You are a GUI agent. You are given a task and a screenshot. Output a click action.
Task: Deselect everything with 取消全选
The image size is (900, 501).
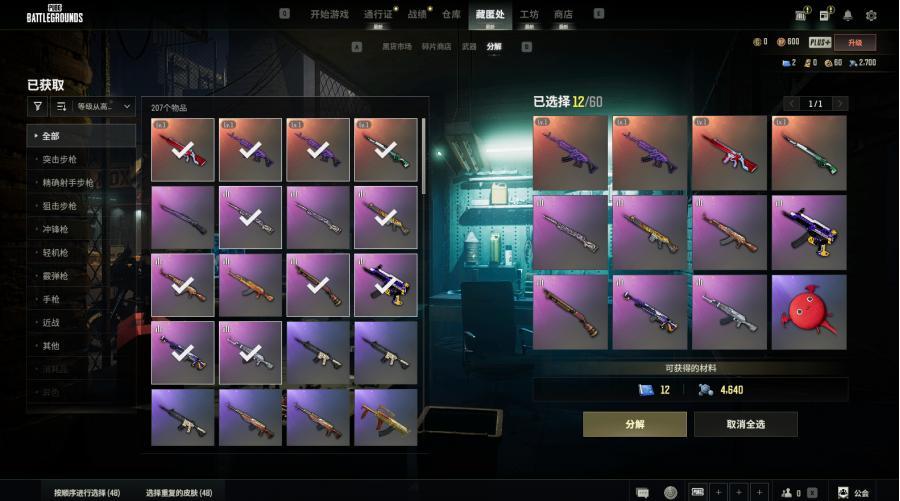pyautogui.click(x=745, y=424)
